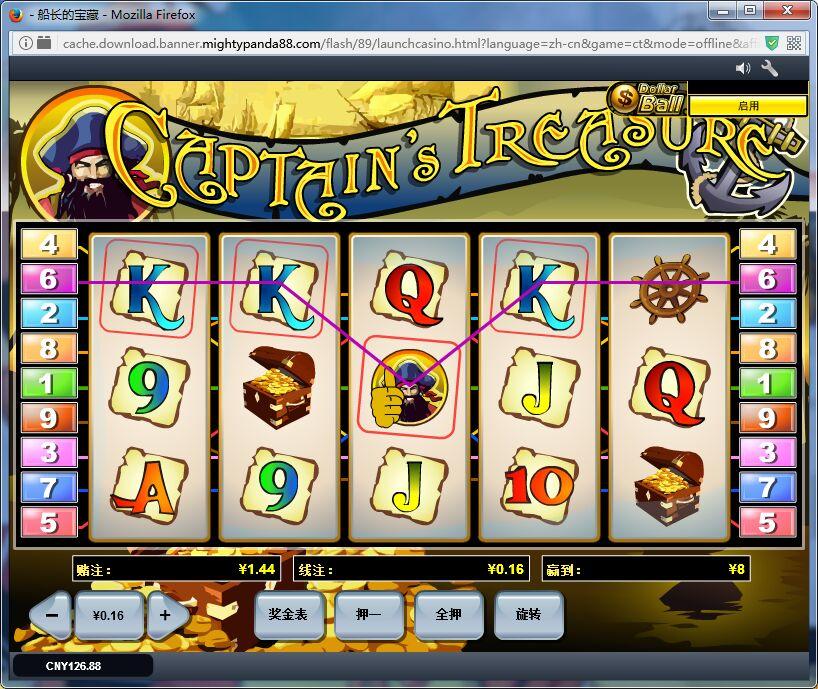This screenshot has height=689, width=818.
Task: Toggle the sound speaker icon
Action: pos(742,68)
